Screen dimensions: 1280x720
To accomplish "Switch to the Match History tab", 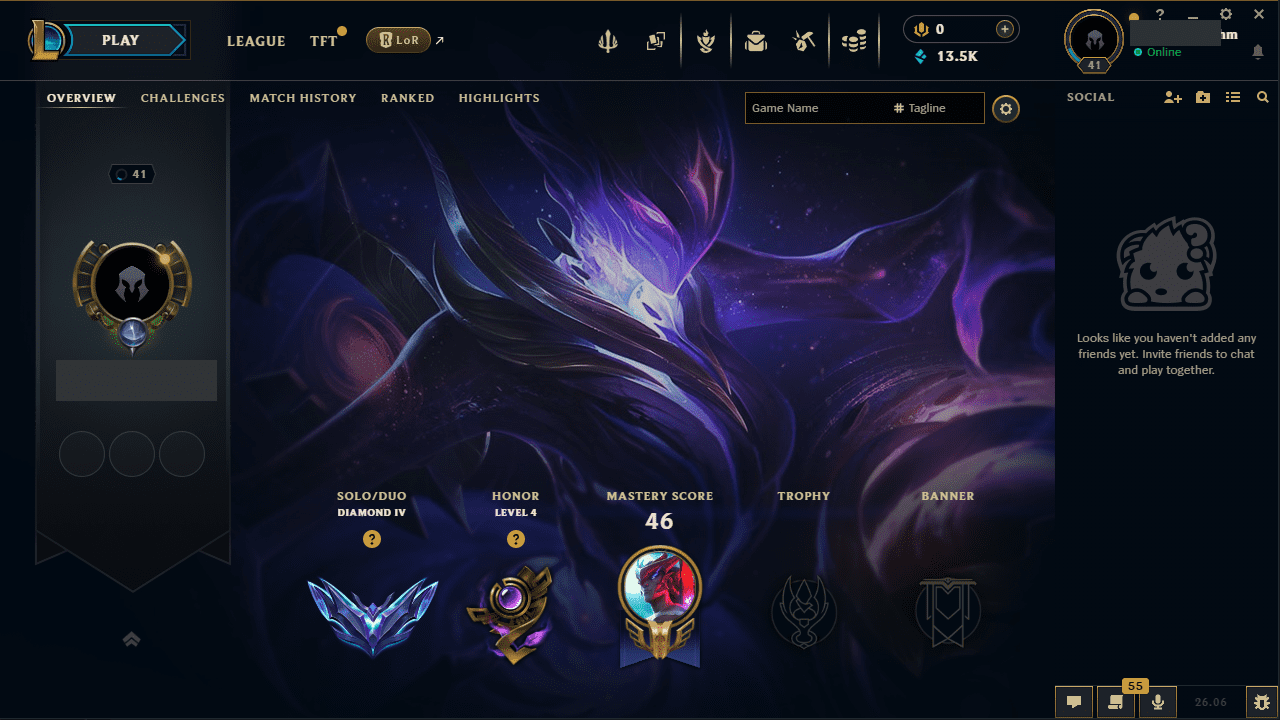I will click(x=303, y=98).
